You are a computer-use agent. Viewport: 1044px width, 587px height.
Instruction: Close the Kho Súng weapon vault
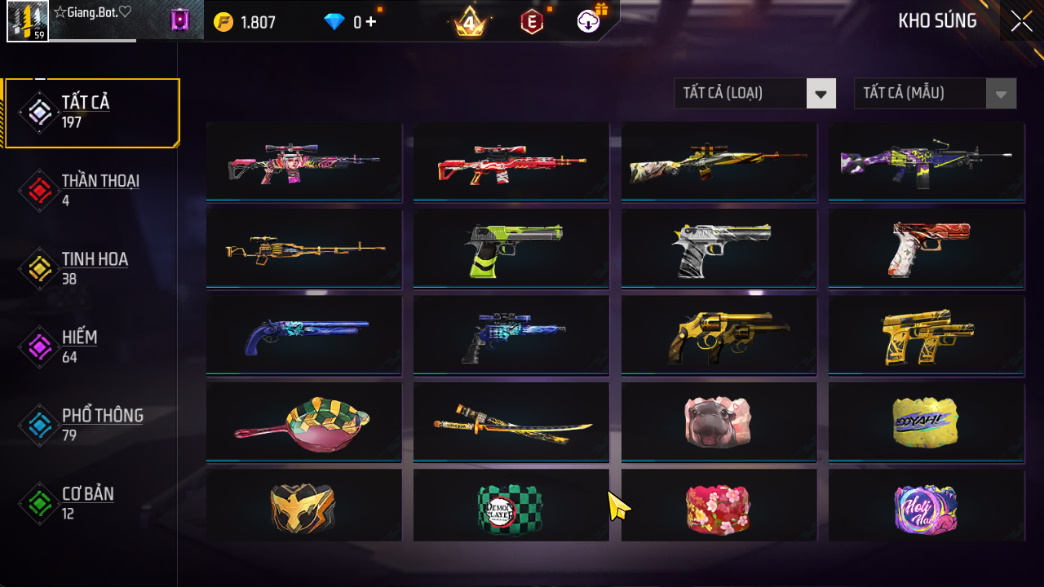coord(1021,21)
